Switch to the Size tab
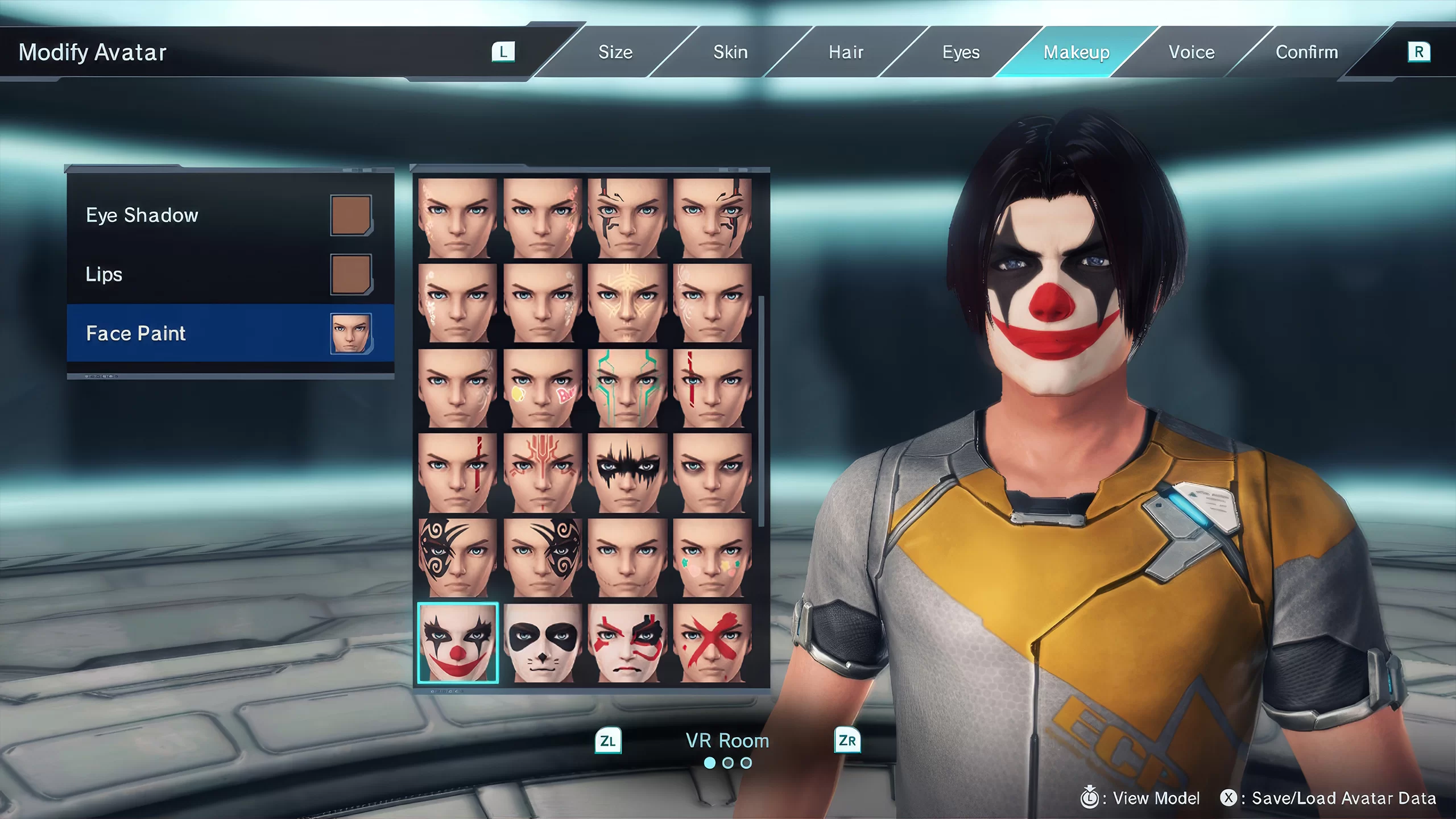This screenshot has height=819, width=1456. coord(615,52)
